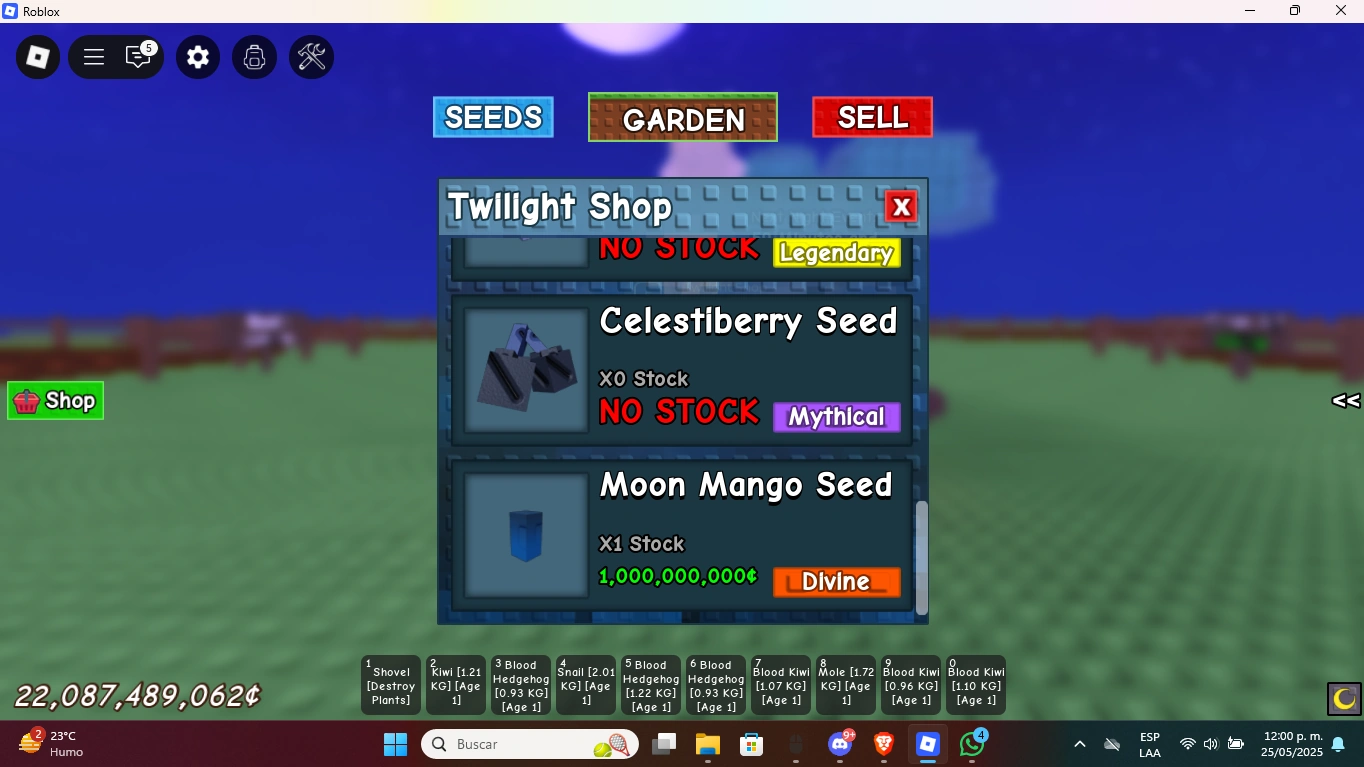
Task: Click the Roblox logo icon top left
Action: [x=37, y=57]
